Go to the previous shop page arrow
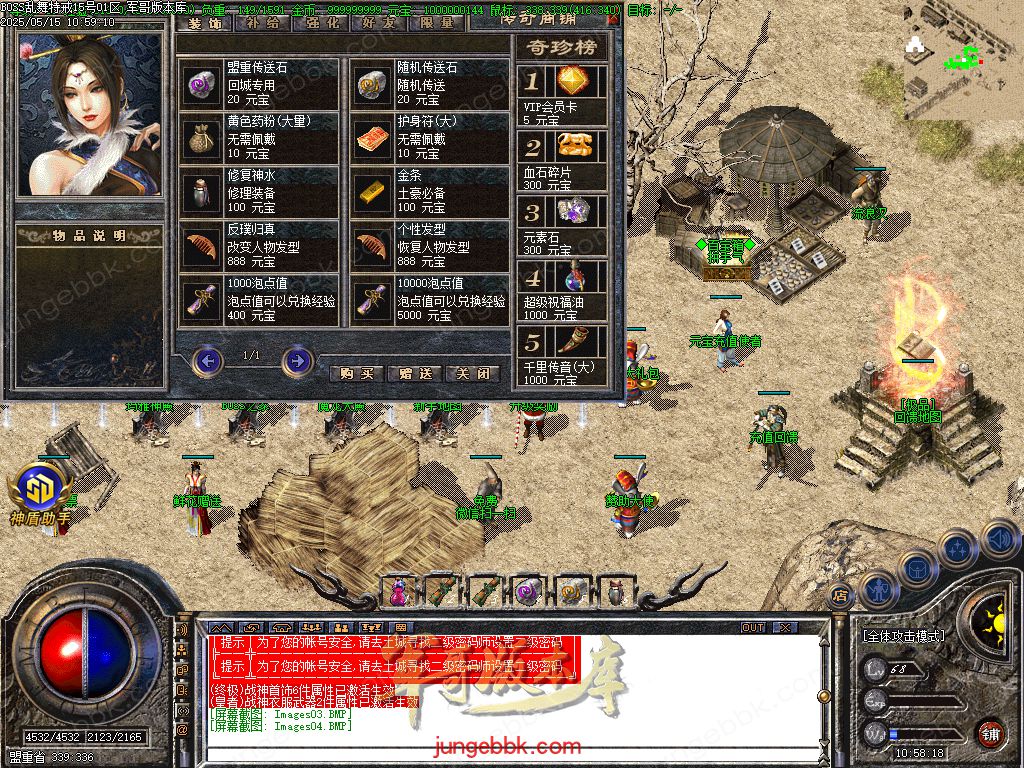The width and height of the screenshot is (1024, 768). pos(207,360)
